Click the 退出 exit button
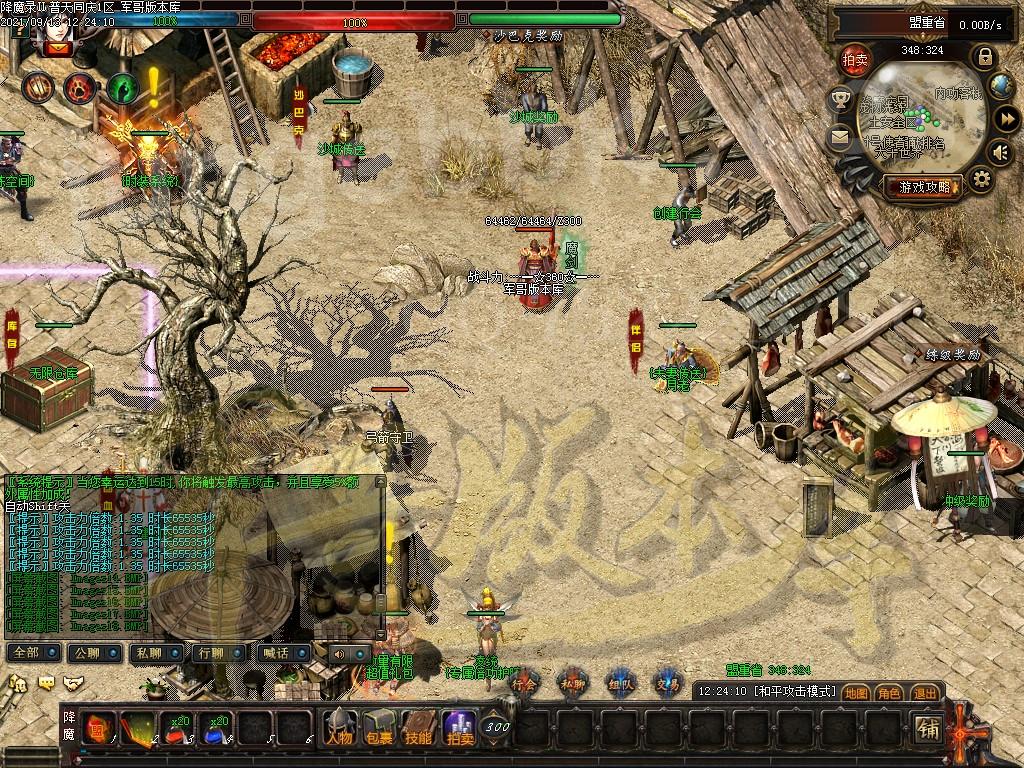This screenshot has height=768, width=1024. click(x=925, y=692)
